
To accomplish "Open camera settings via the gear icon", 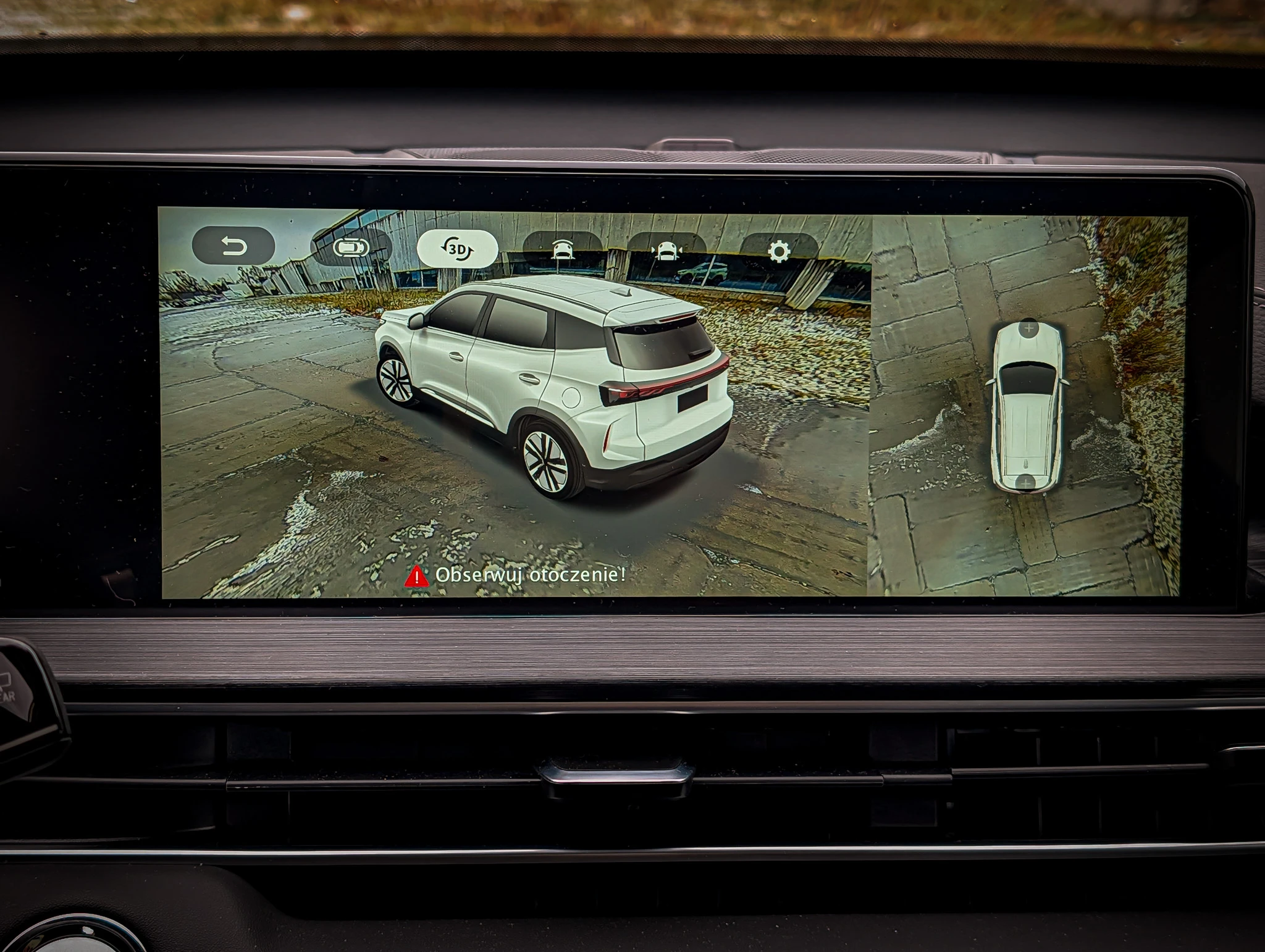I will click(779, 251).
